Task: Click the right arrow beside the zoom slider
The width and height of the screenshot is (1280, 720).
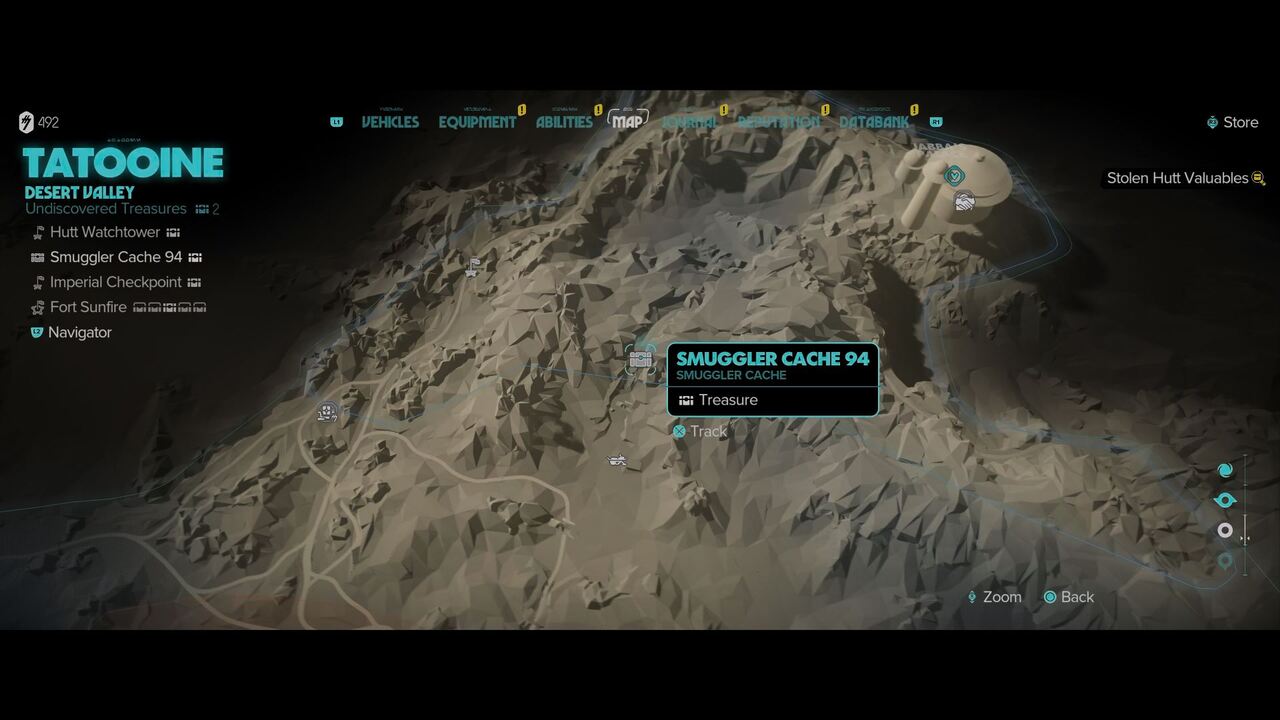Action: coord(1249,538)
